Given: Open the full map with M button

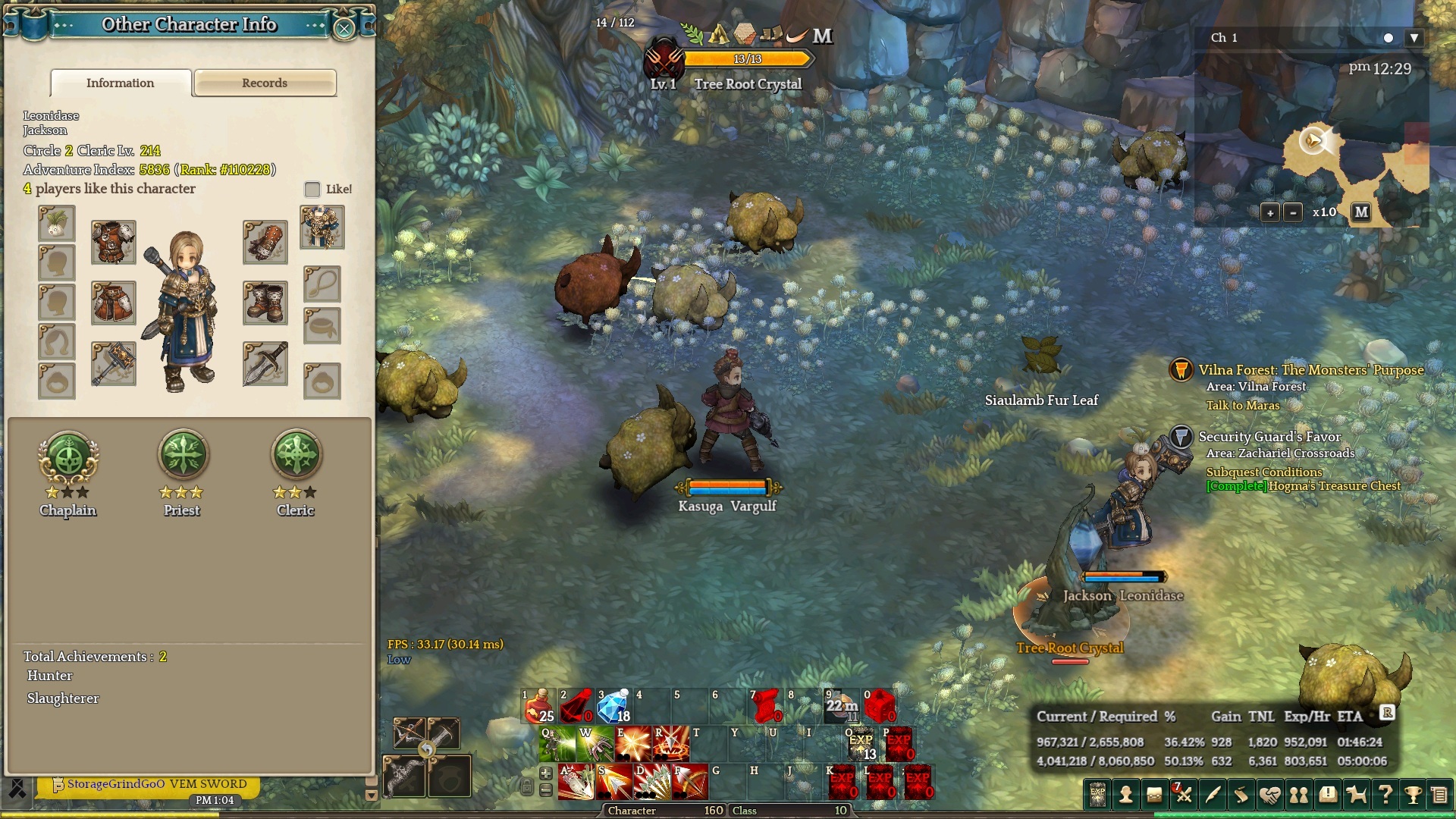Looking at the screenshot, I should pos(1361,212).
